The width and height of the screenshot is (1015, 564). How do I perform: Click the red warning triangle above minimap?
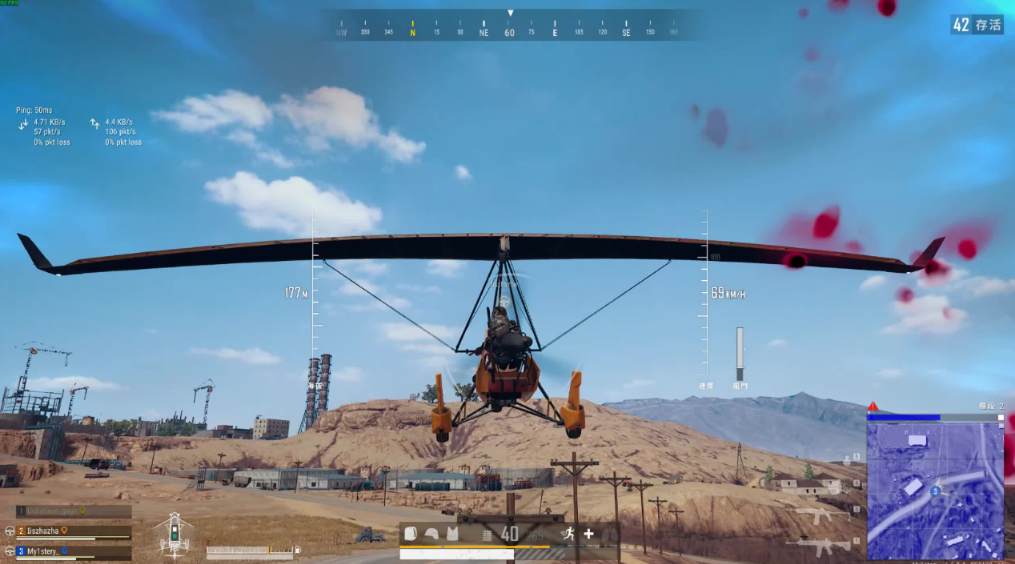[873, 407]
